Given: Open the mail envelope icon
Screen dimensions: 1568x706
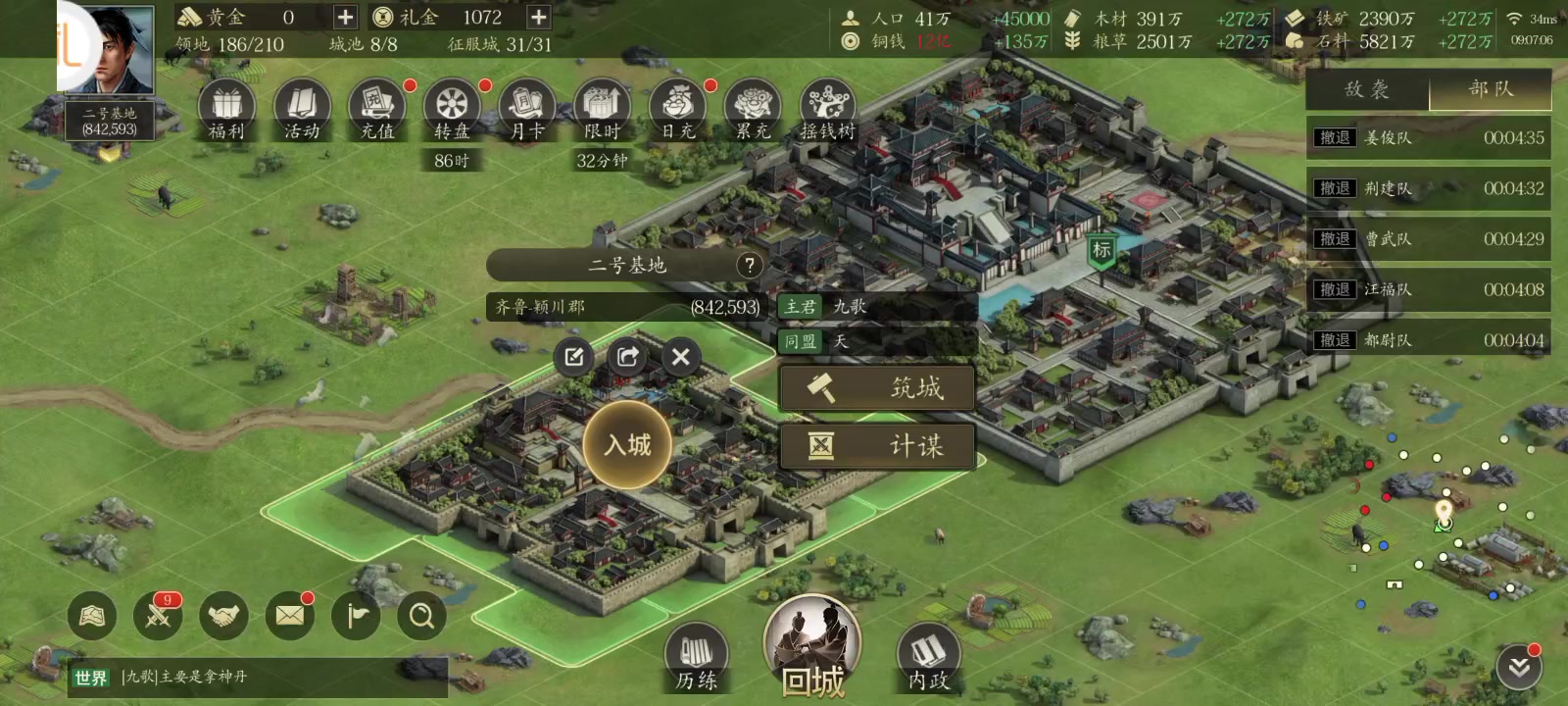Looking at the screenshot, I should point(289,616).
